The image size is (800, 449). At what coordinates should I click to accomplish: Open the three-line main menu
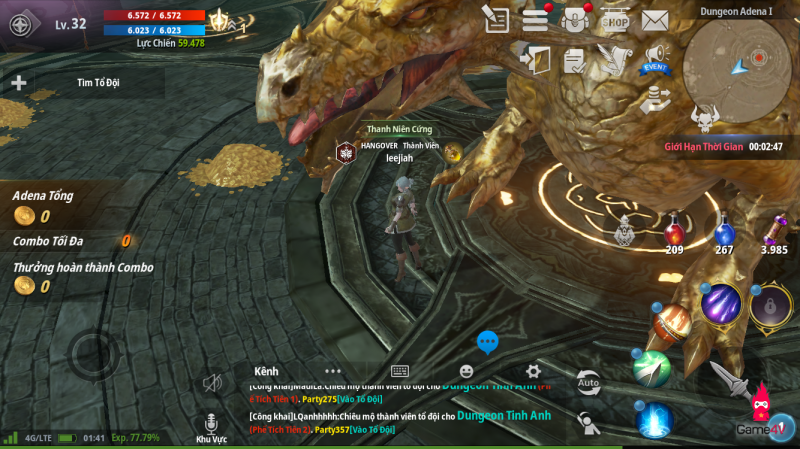click(x=535, y=18)
